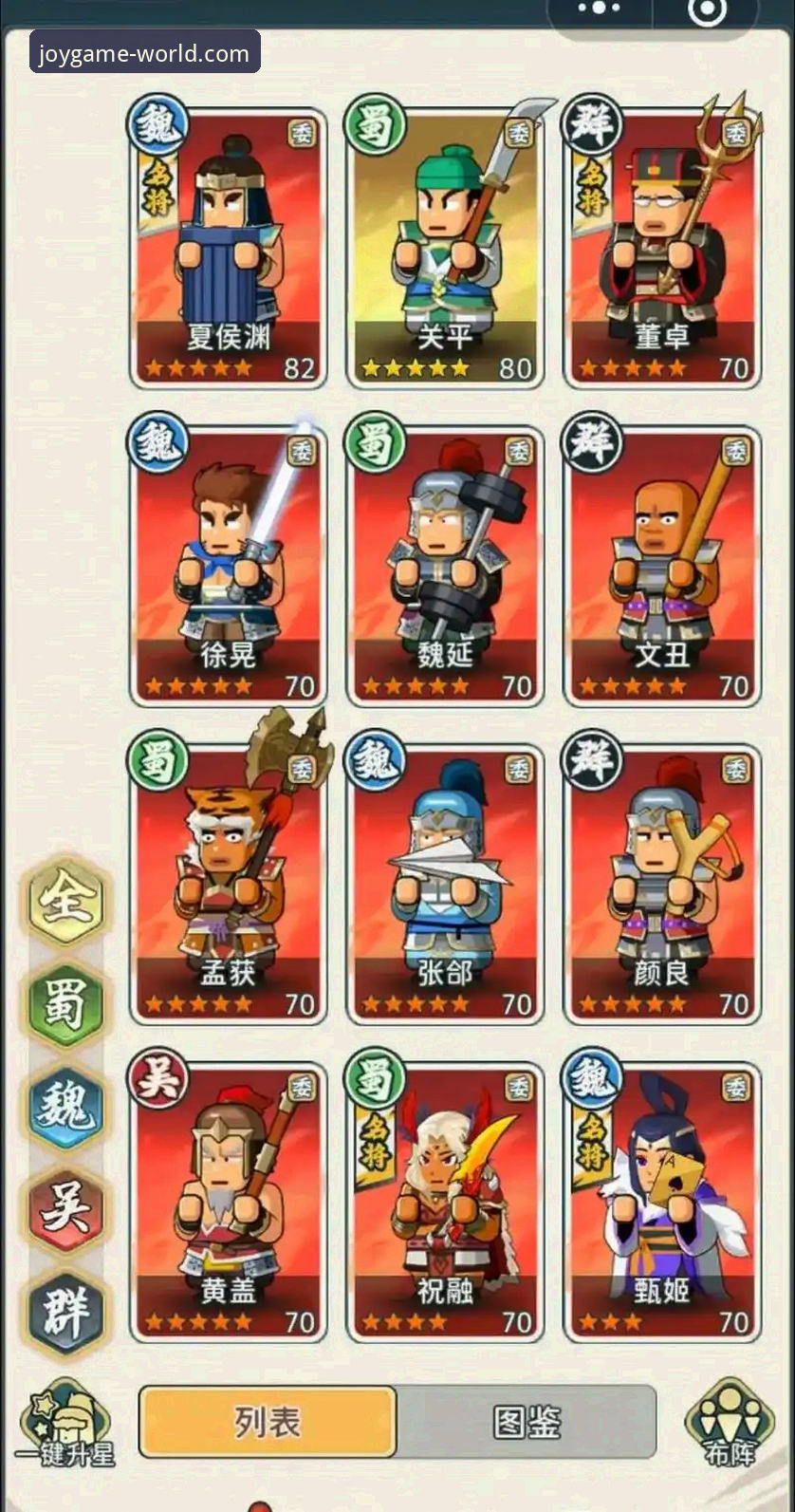
Task: Select the 夏侯渊 hero card
Action: tap(229, 247)
